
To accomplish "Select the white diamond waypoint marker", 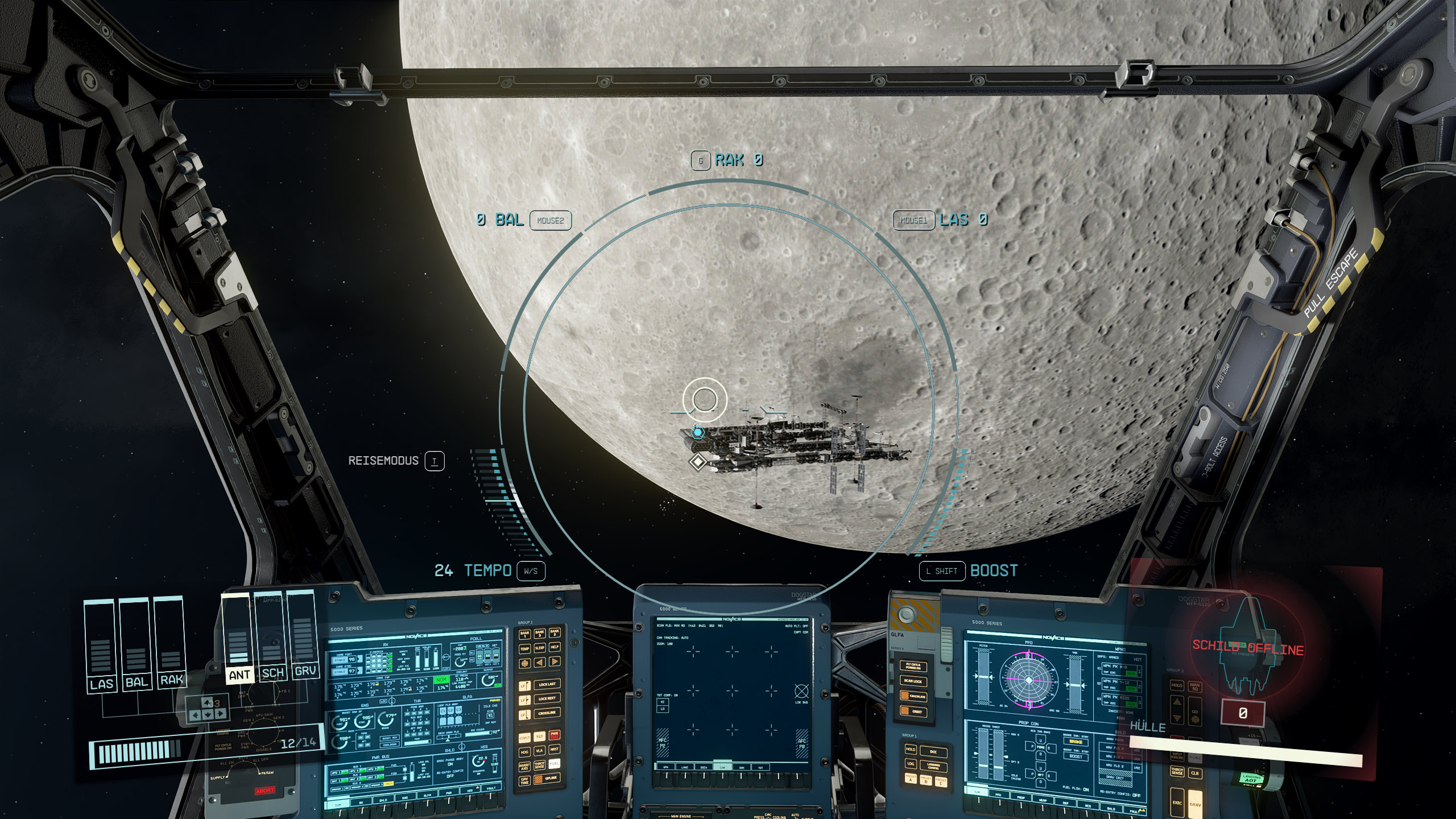I will pyautogui.click(x=698, y=461).
